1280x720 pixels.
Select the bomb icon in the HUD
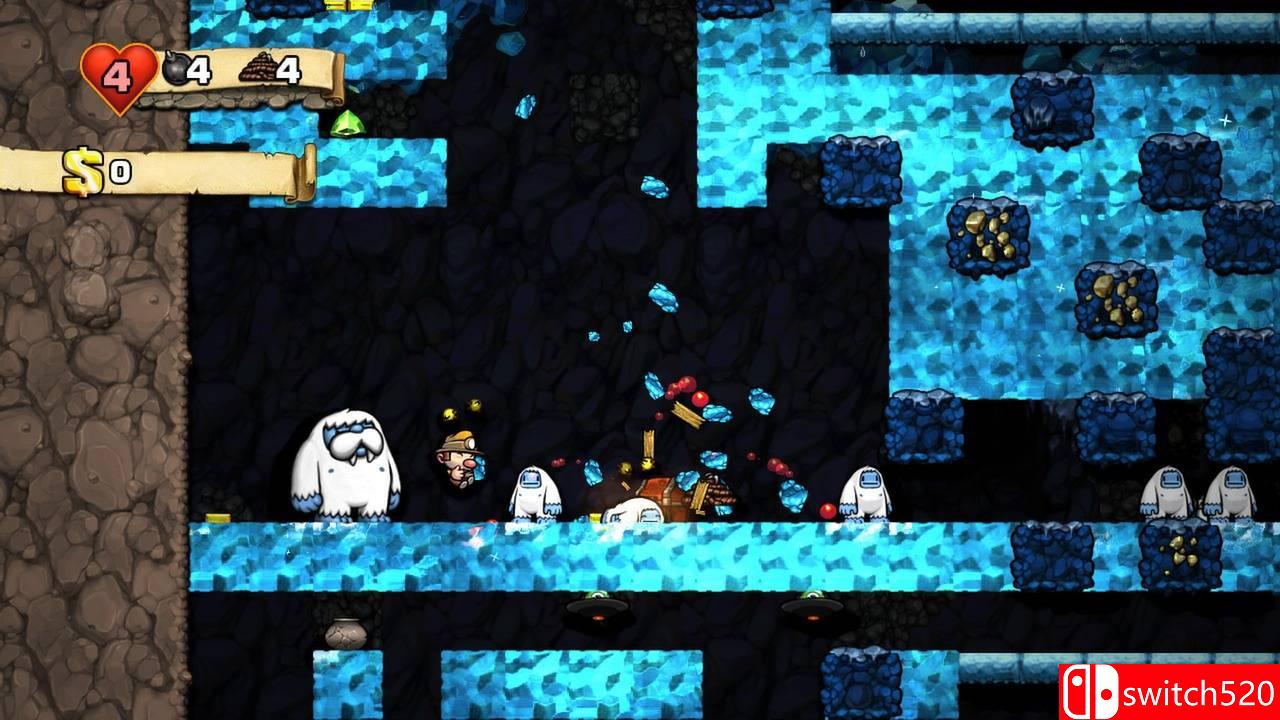(x=175, y=66)
